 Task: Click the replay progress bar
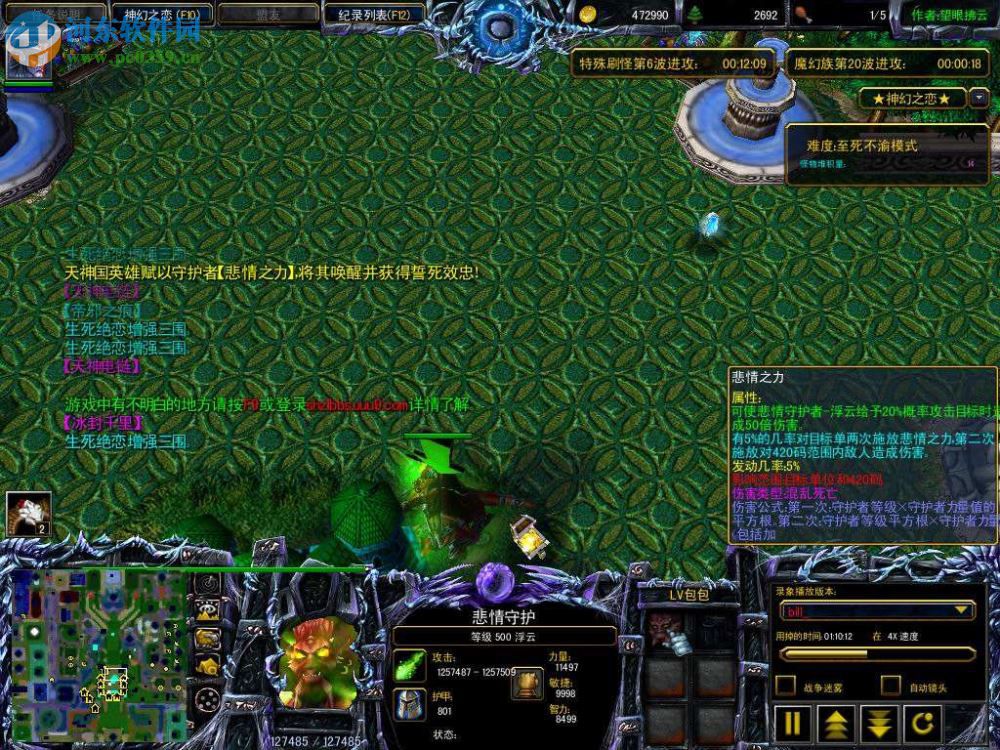[x=877, y=654]
